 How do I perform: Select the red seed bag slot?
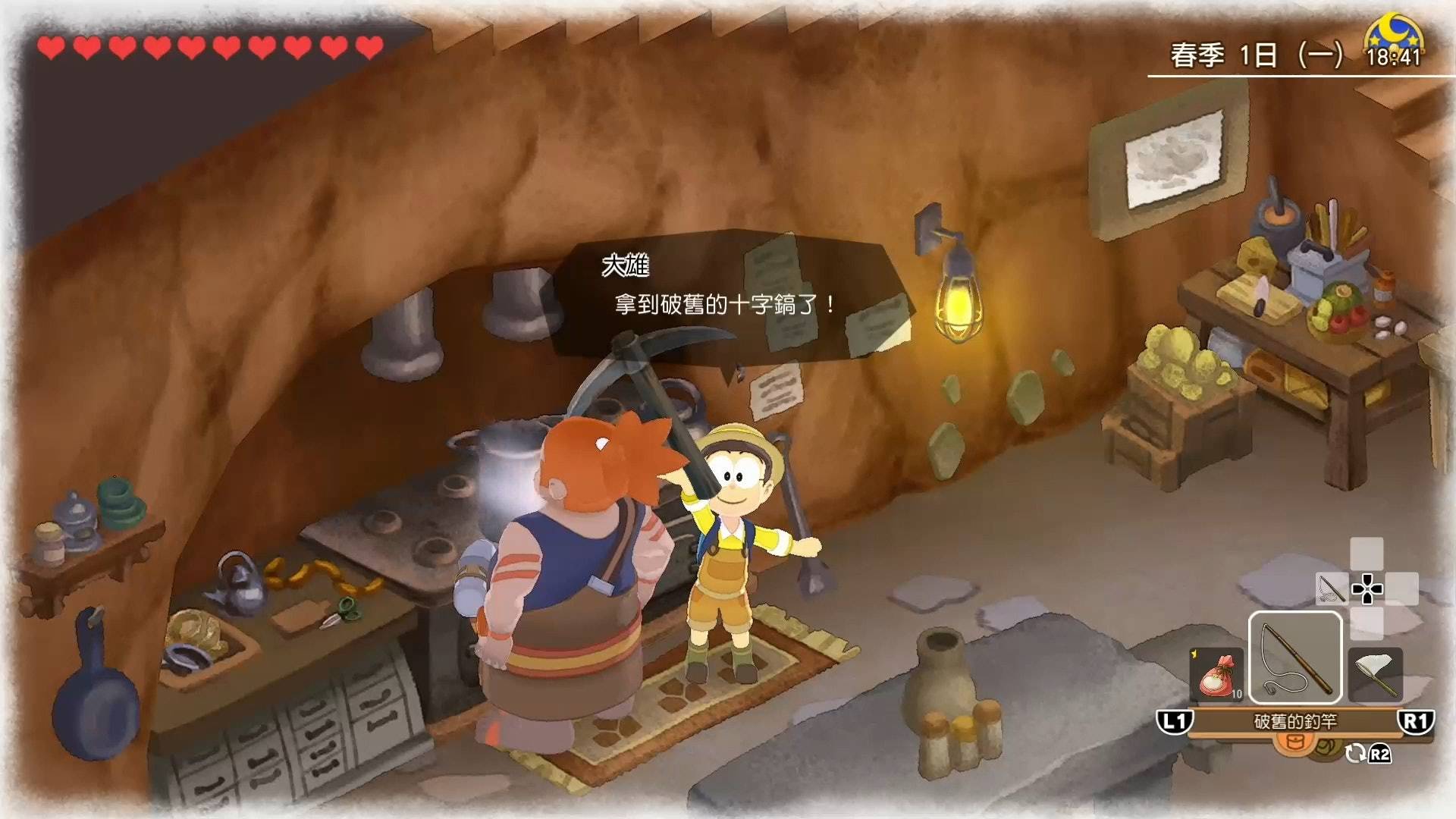pyautogui.click(x=1216, y=674)
